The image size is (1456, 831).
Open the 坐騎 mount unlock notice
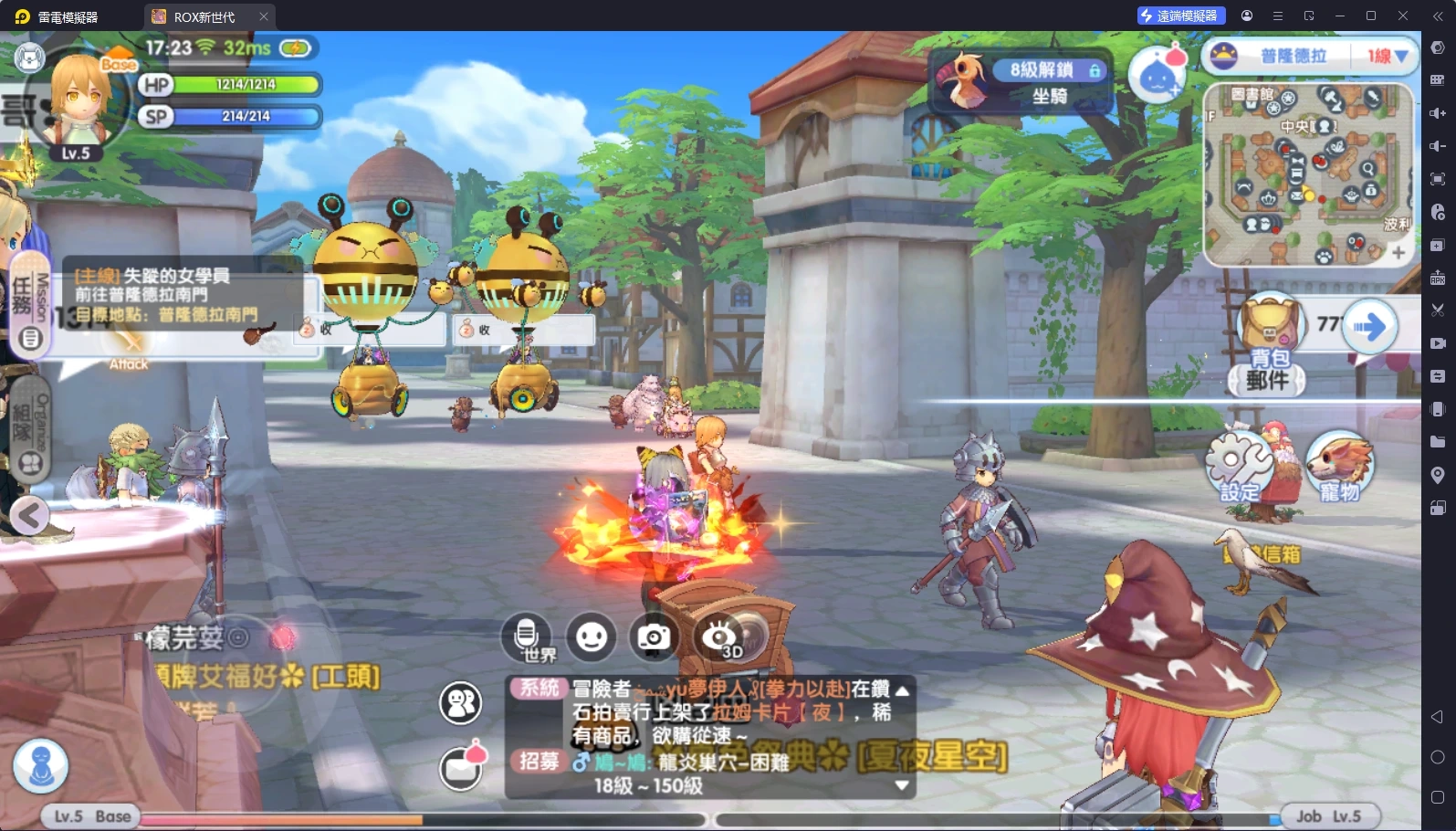1022,81
